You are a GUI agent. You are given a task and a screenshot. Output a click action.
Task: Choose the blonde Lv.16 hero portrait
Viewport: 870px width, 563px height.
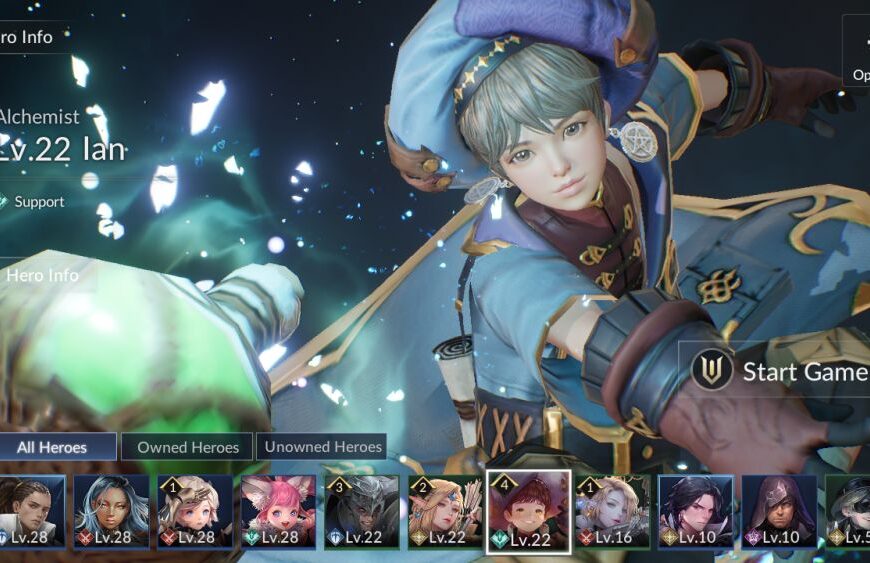pyautogui.click(x=612, y=511)
